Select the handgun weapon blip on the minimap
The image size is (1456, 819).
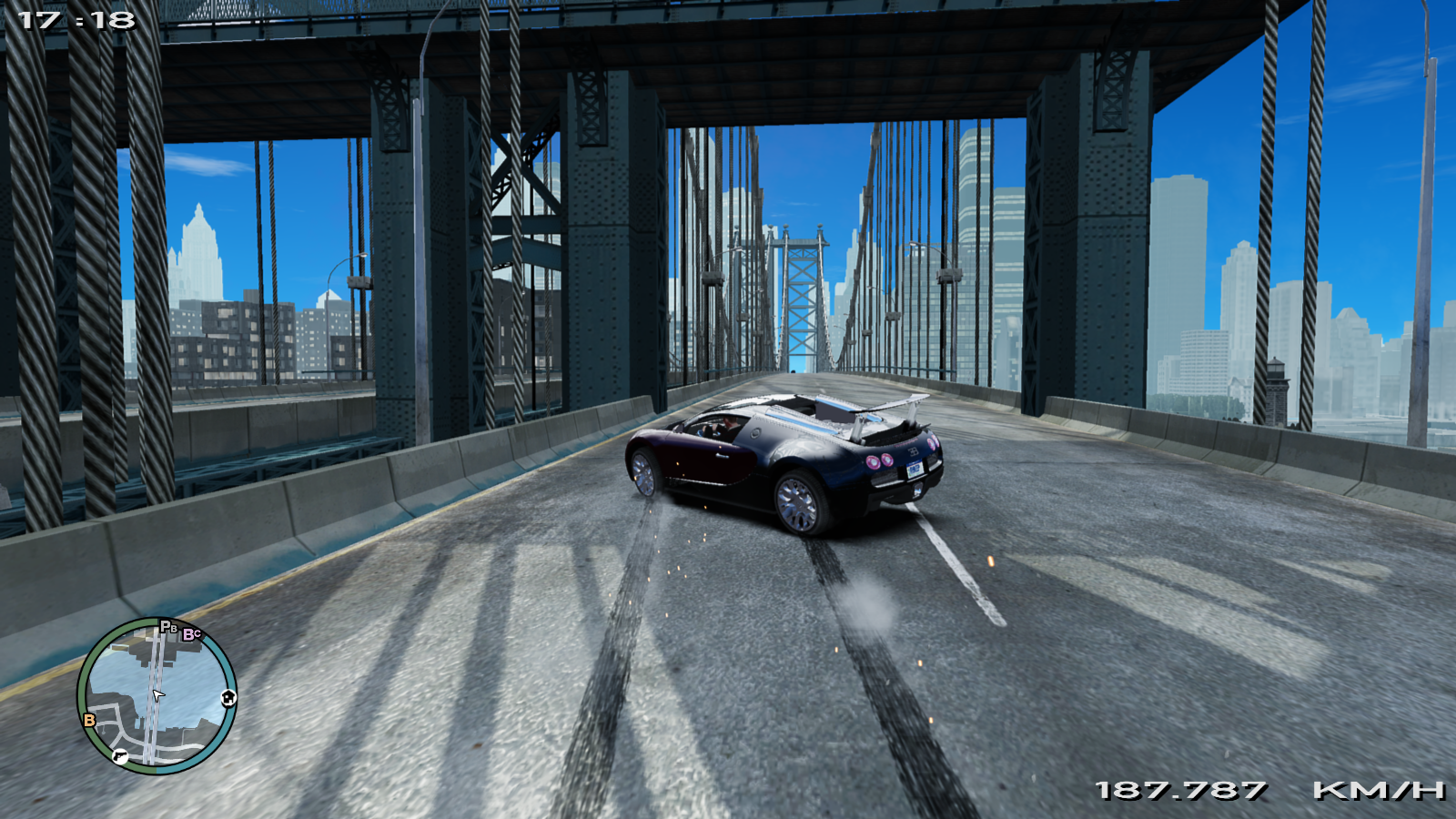coord(120,757)
